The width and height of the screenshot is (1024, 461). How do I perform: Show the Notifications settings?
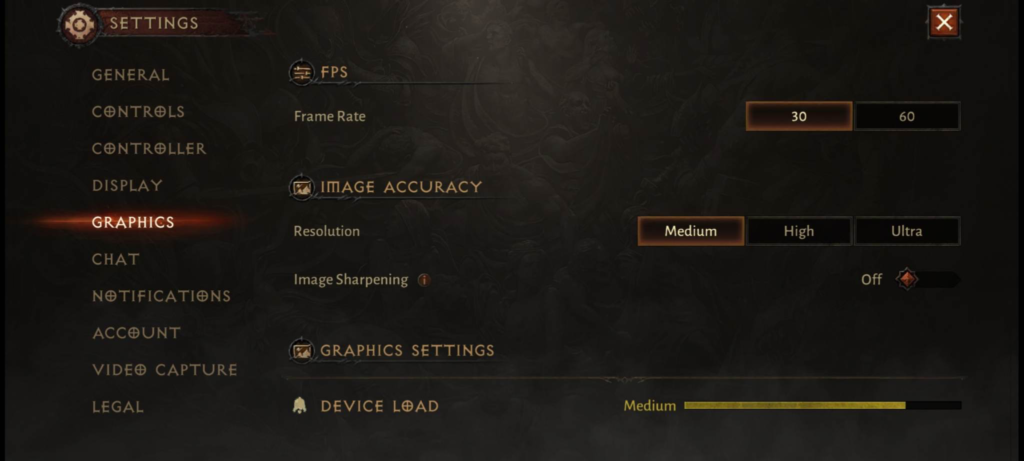pos(161,297)
